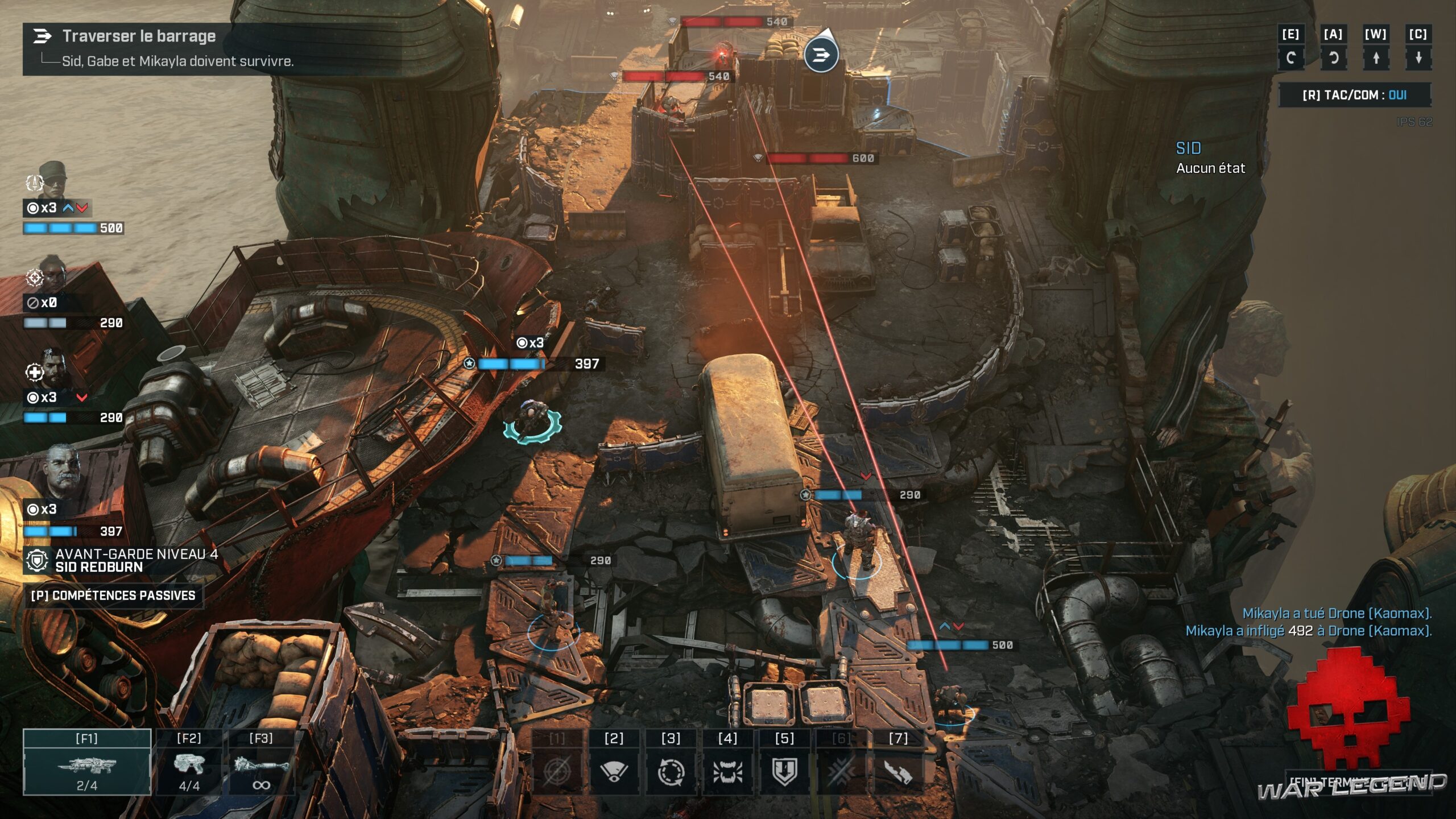Rotate camera counter-clockwise with the A button

[x=1333, y=57]
